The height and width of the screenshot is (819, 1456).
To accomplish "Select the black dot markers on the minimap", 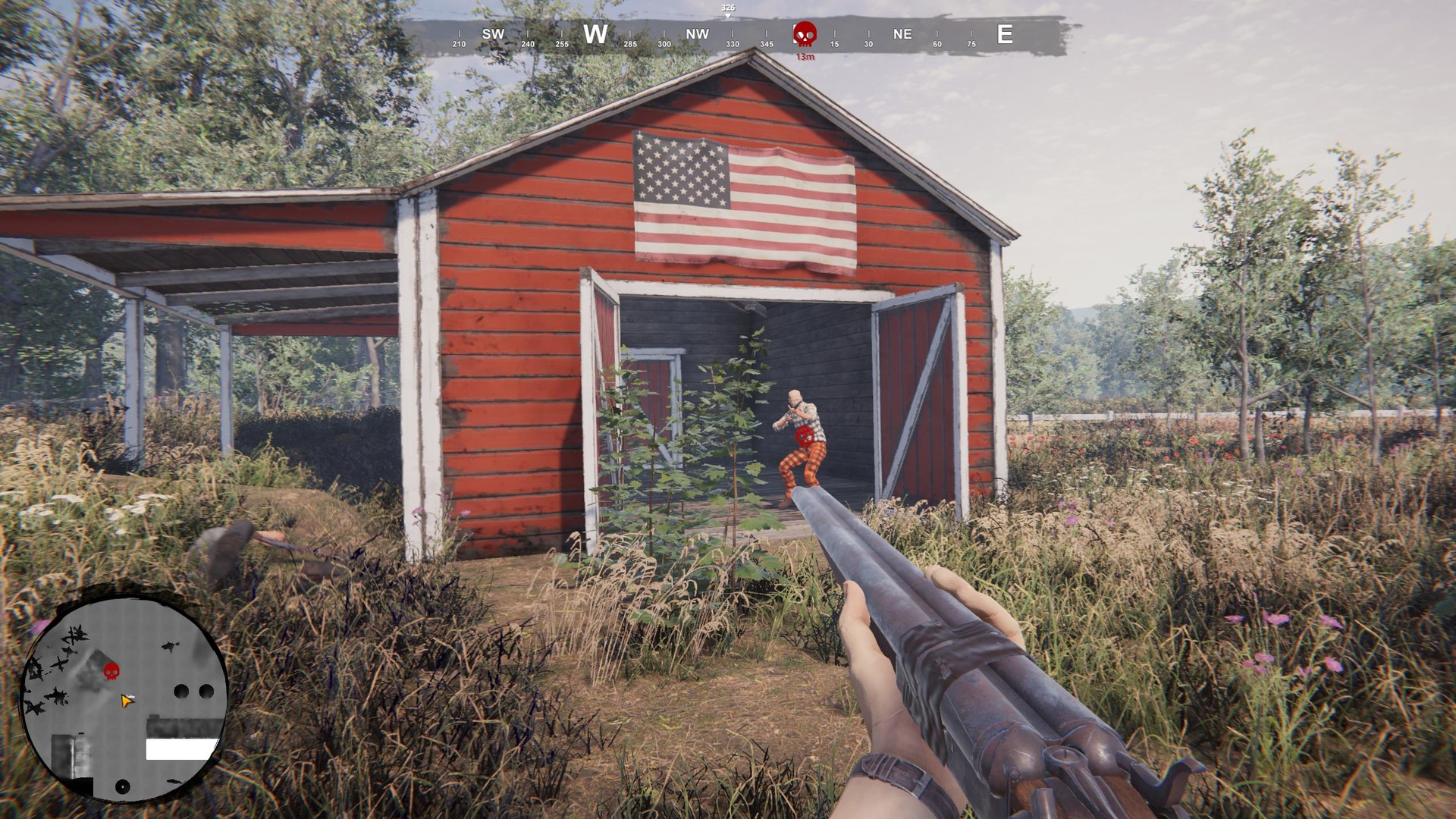I will (194, 690).
